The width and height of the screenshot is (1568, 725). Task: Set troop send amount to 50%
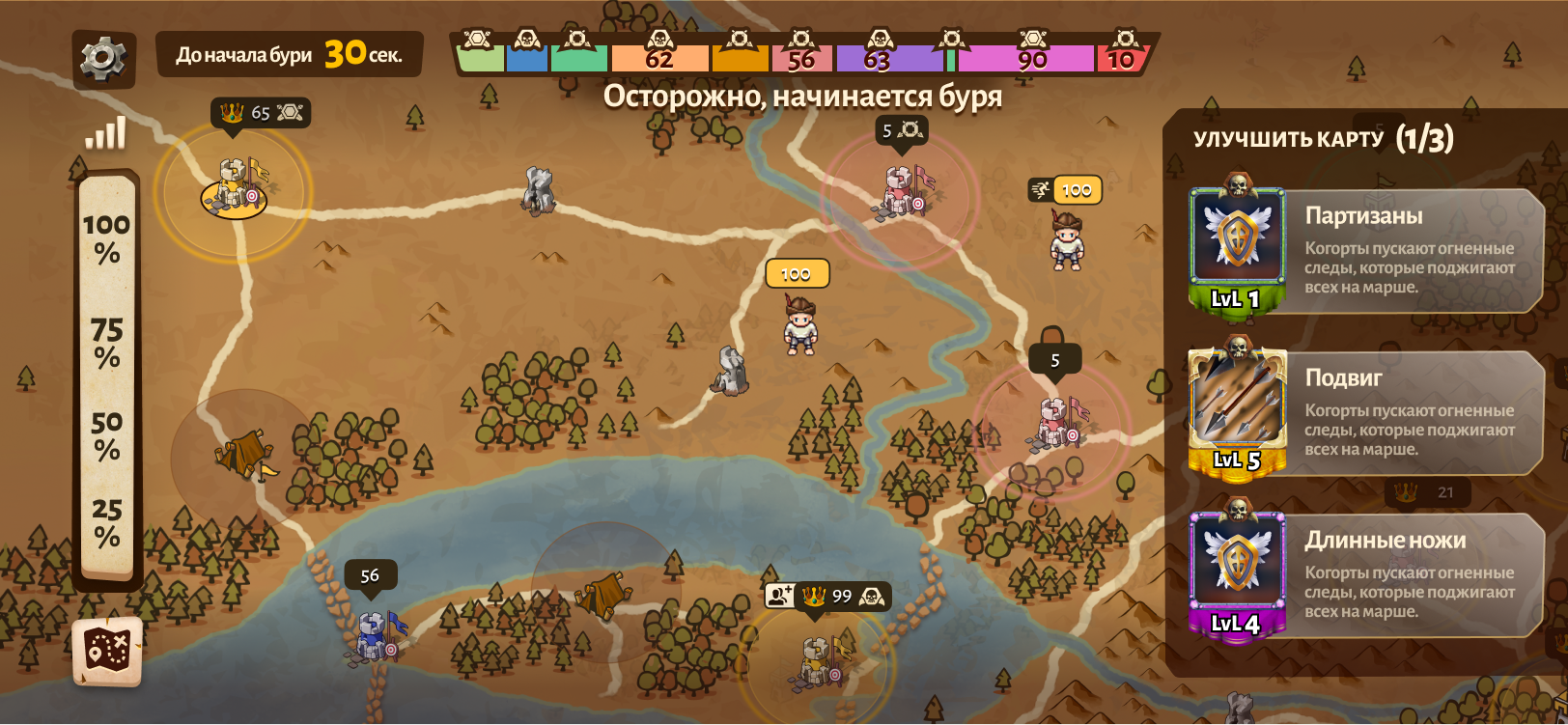(106, 435)
